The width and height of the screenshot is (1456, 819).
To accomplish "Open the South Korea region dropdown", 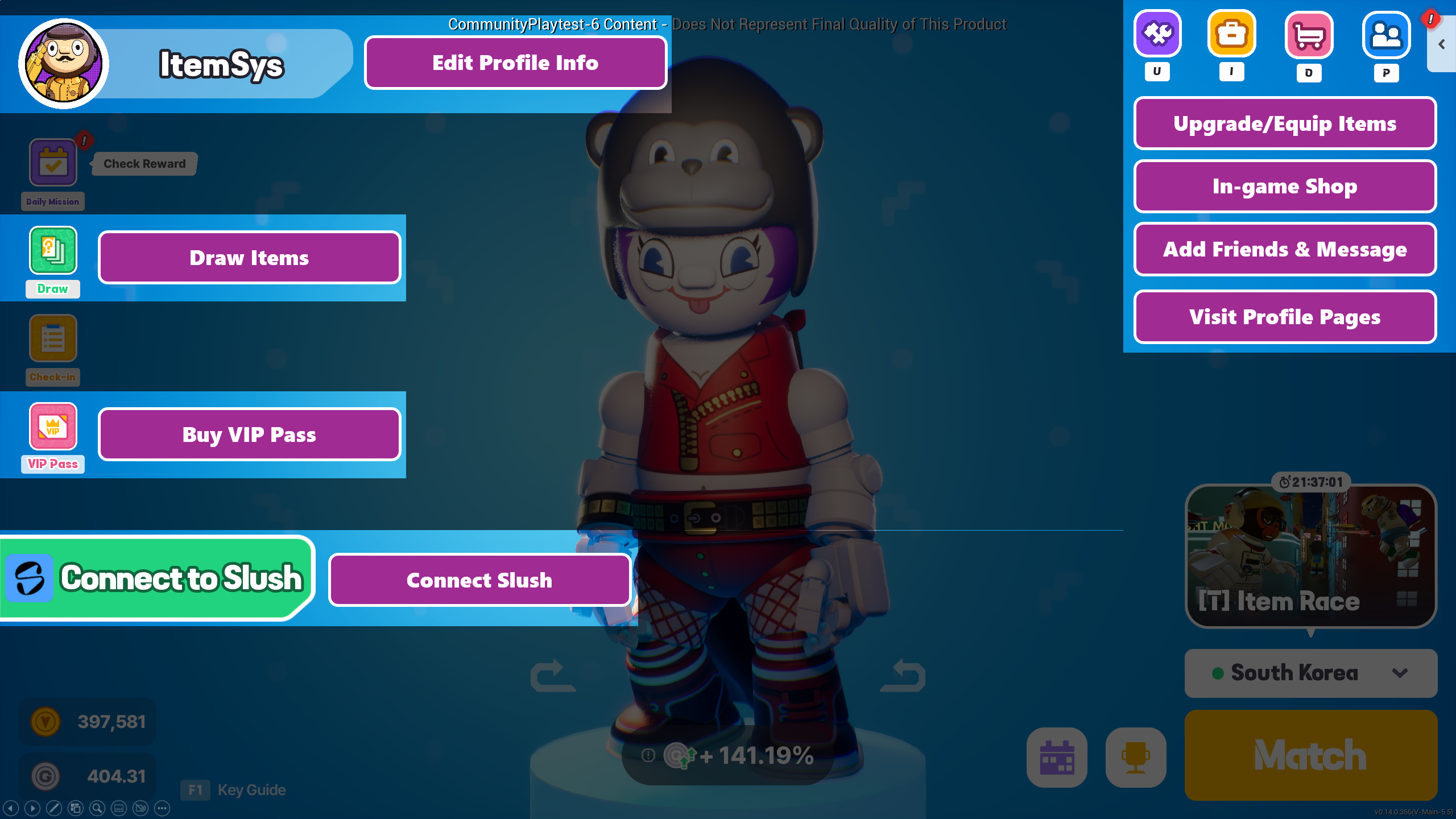I will (1310, 673).
